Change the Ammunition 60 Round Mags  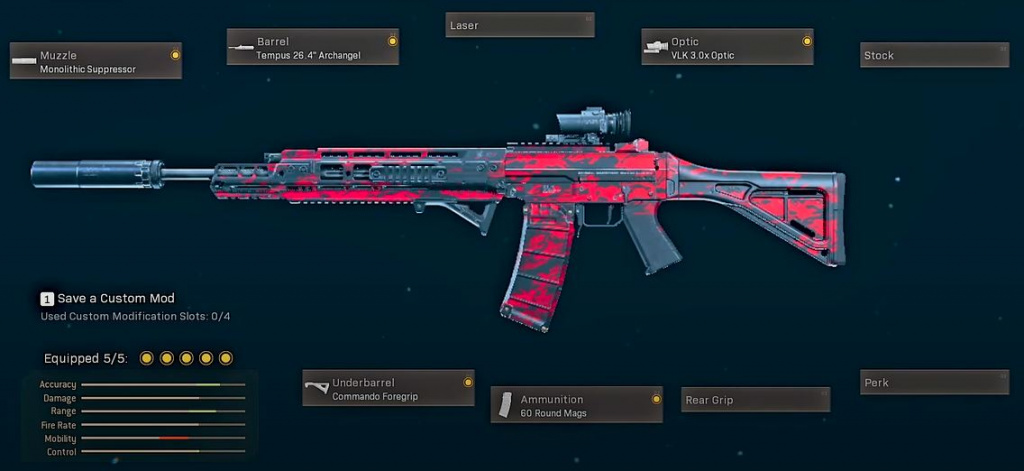[x=577, y=405]
